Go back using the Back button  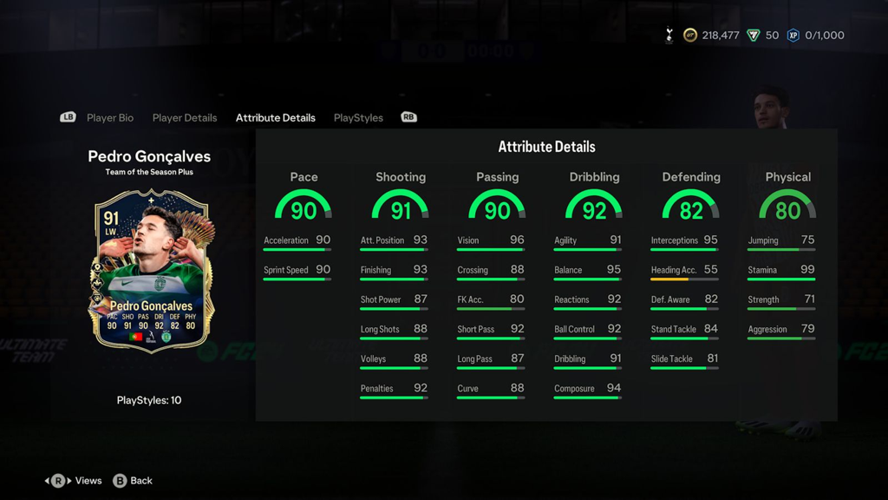point(133,481)
